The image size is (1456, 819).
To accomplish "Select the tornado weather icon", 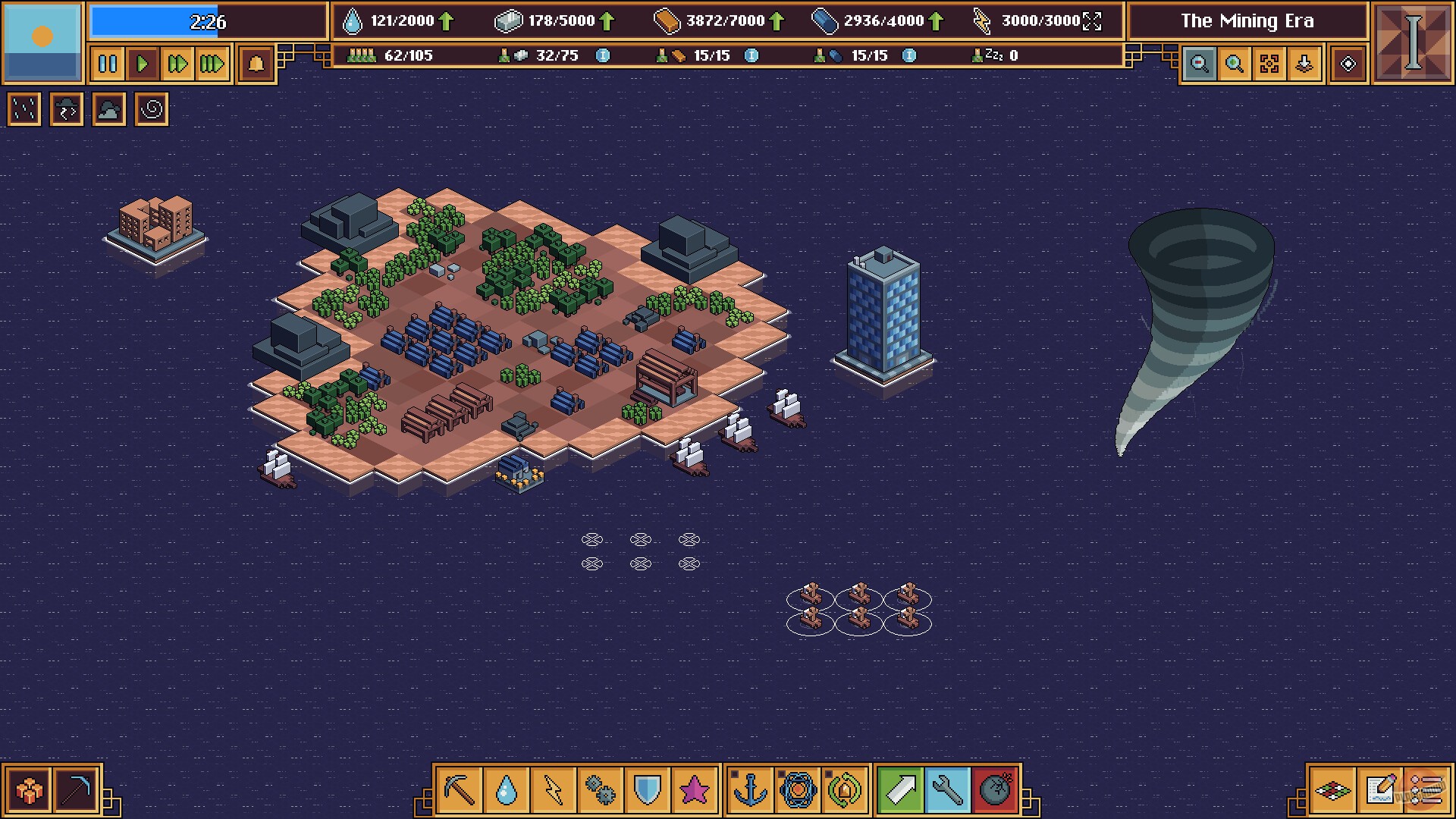I will point(151,109).
